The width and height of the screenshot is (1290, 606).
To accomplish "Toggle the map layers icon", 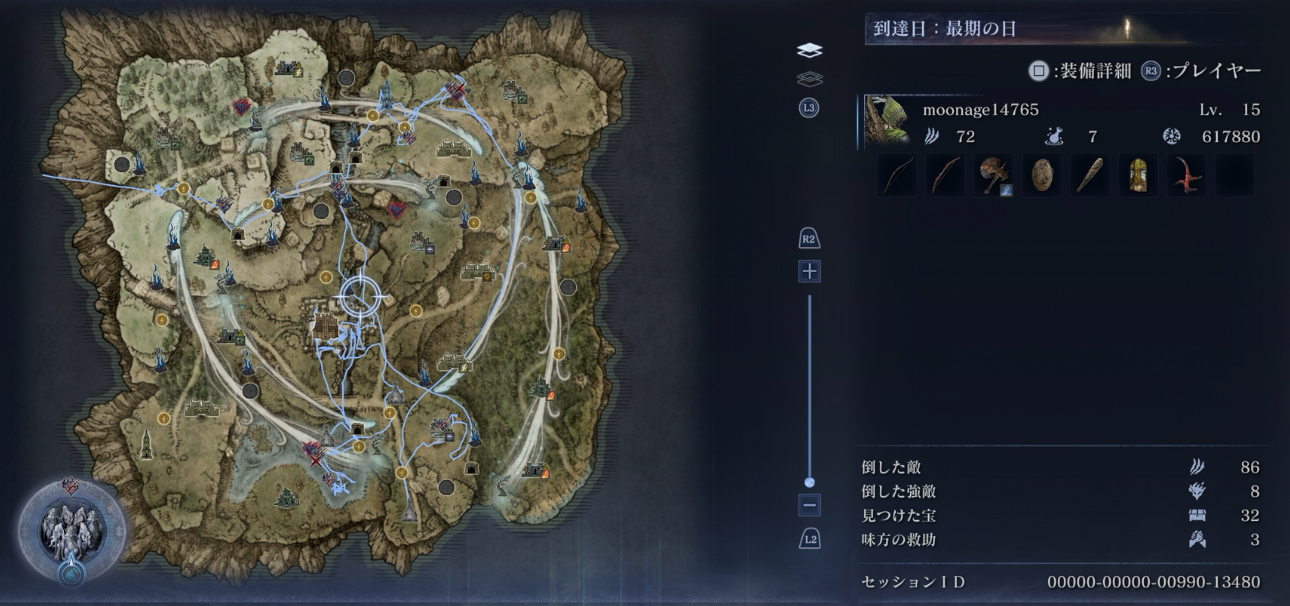I will (x=809, y=51).
